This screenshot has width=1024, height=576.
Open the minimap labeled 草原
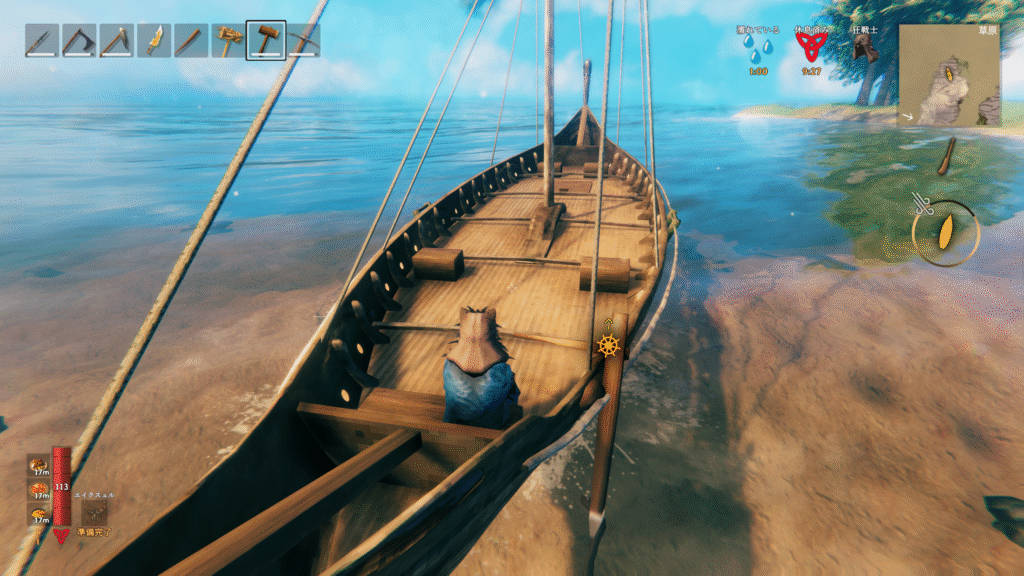pos(948,76)
